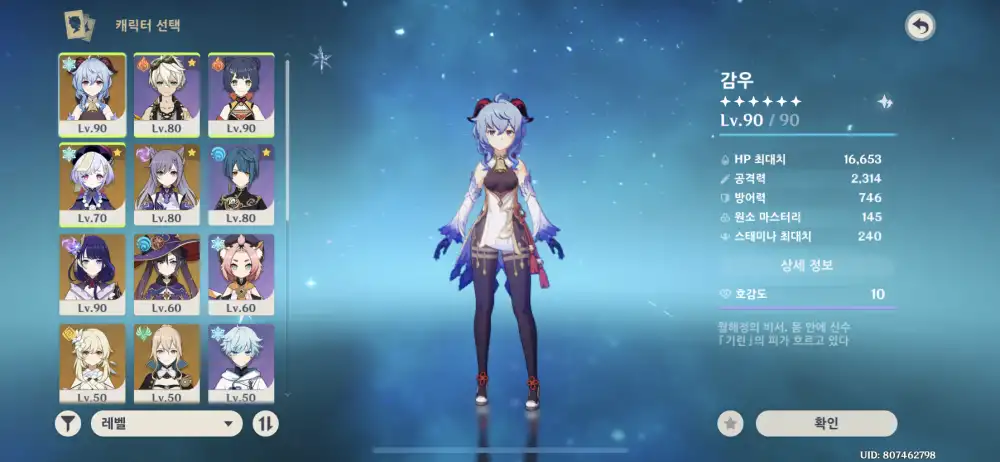The height and width of the screenshot is (462, 1000).
Task: Click the sparkle icon beside Ganyu's name
Action: pos(884,101)
